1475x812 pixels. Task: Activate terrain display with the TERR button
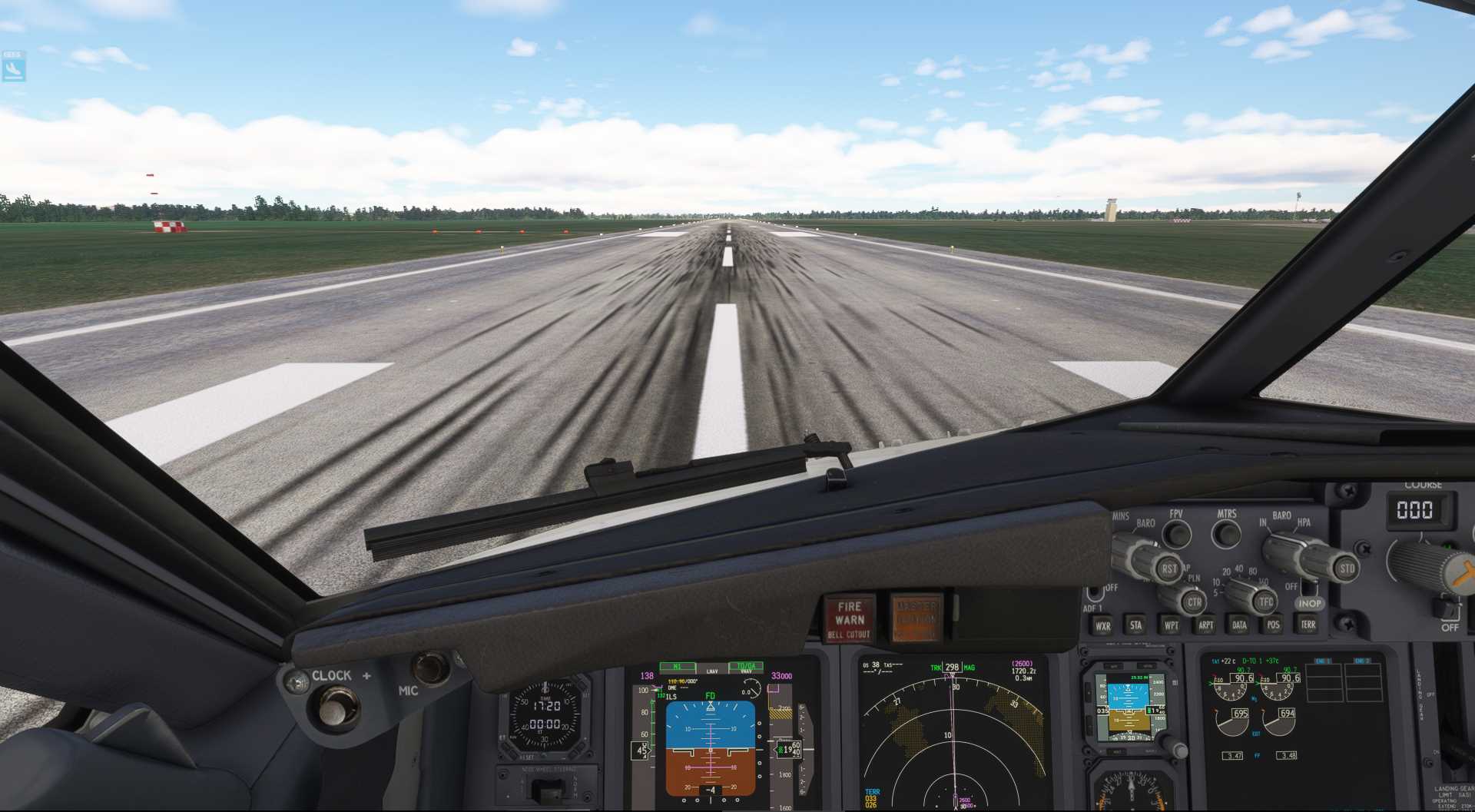point(1308,625)
